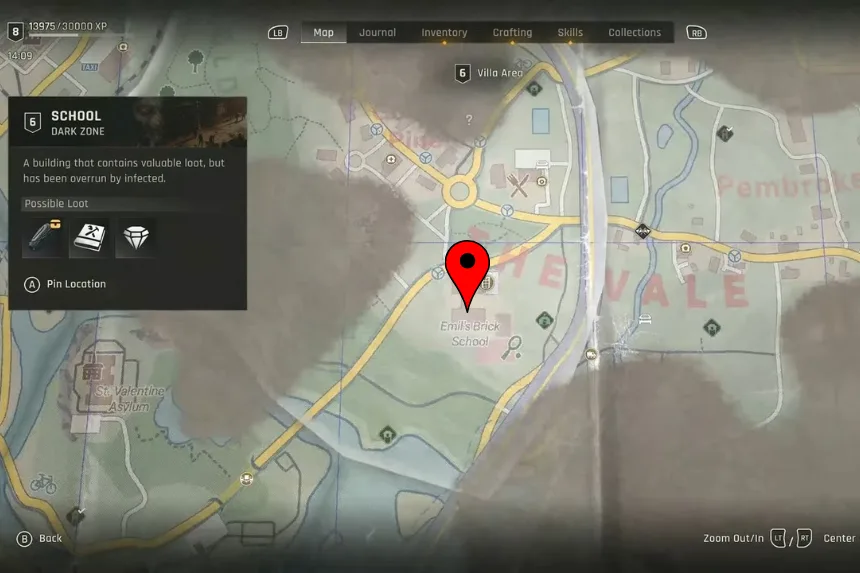Show the Skills tab

point(570,32)
